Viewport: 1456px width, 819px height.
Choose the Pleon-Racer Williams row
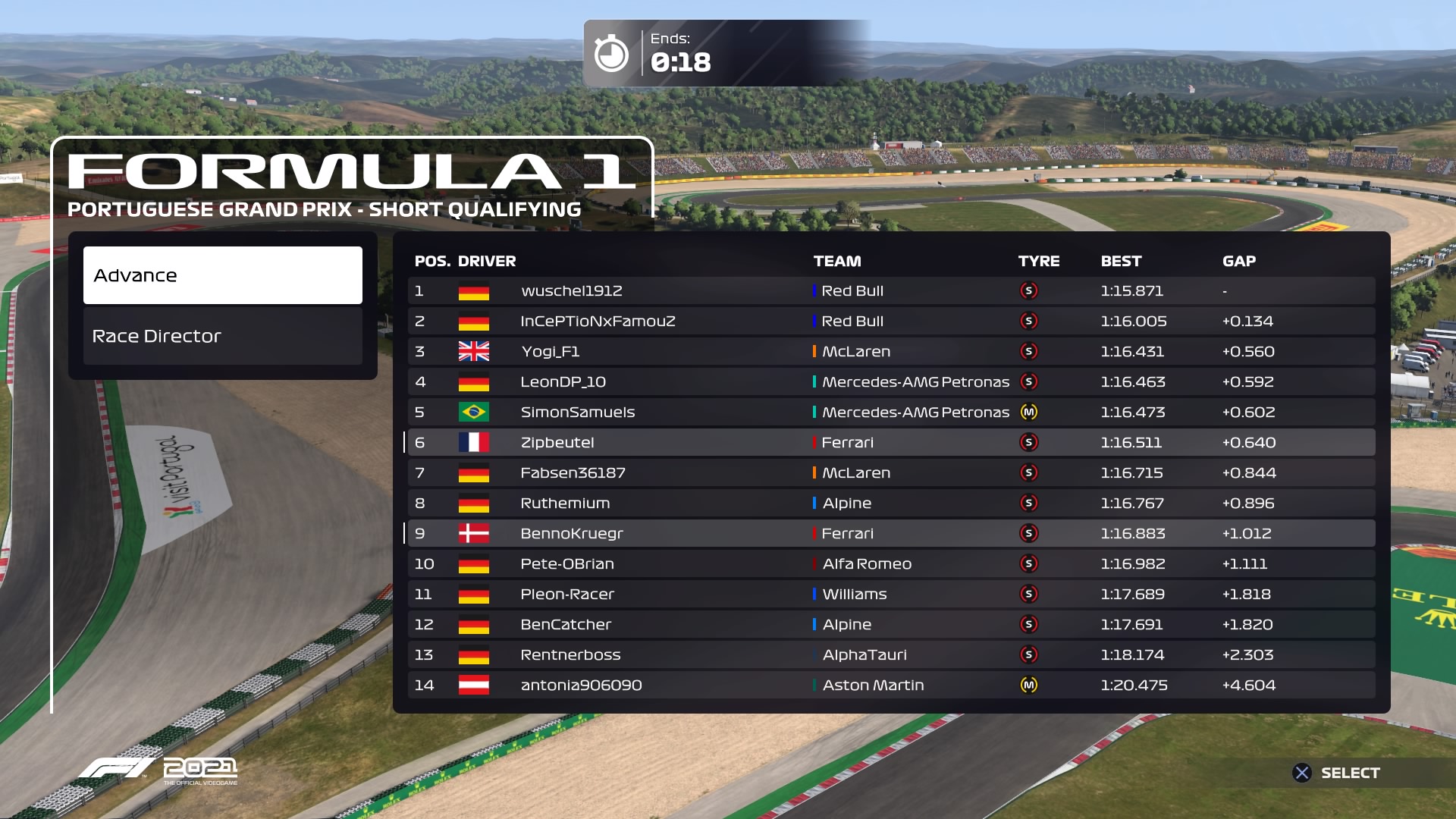tap(890, 595)
